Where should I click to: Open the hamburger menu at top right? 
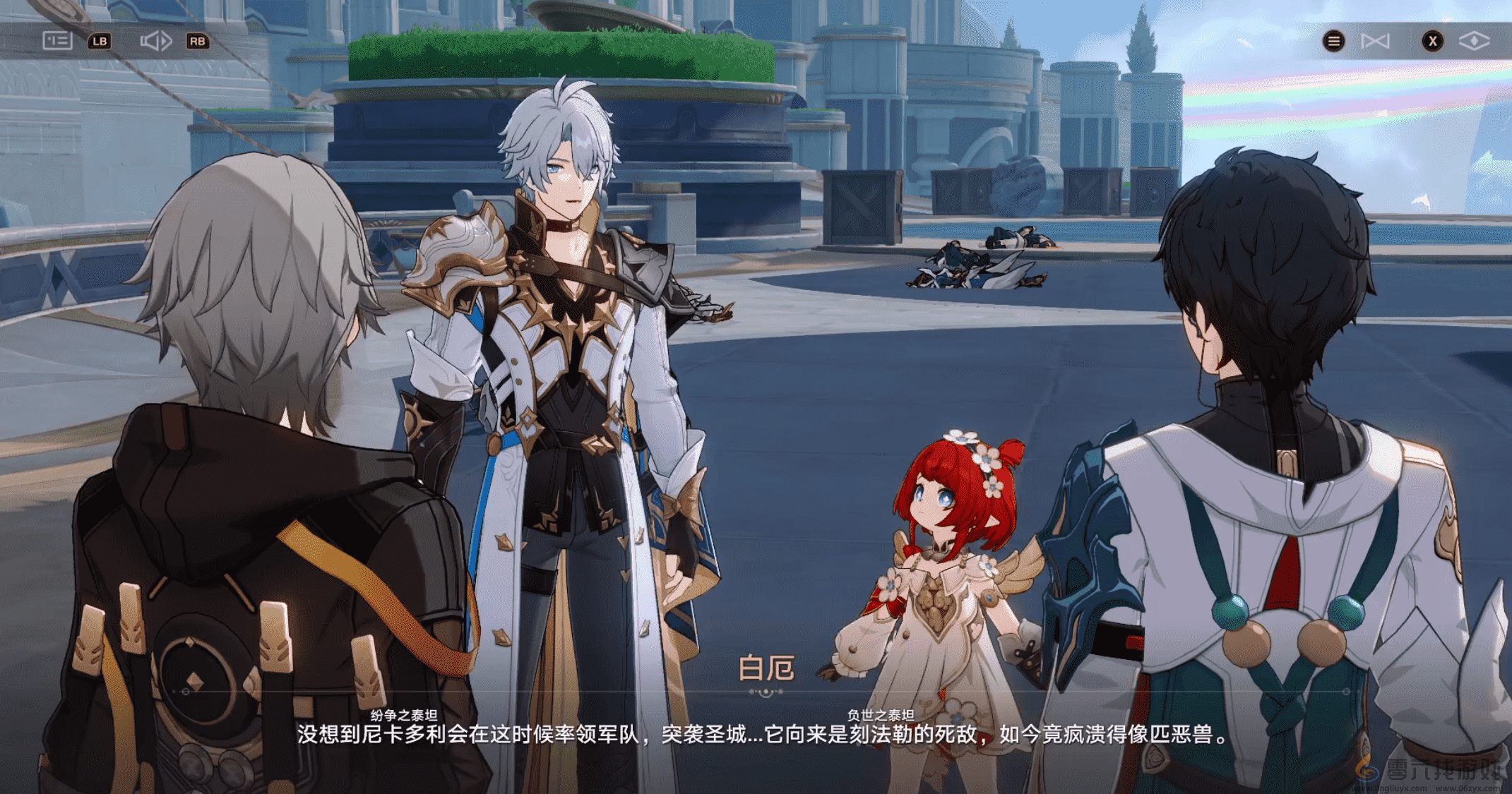pos(1333,40)
